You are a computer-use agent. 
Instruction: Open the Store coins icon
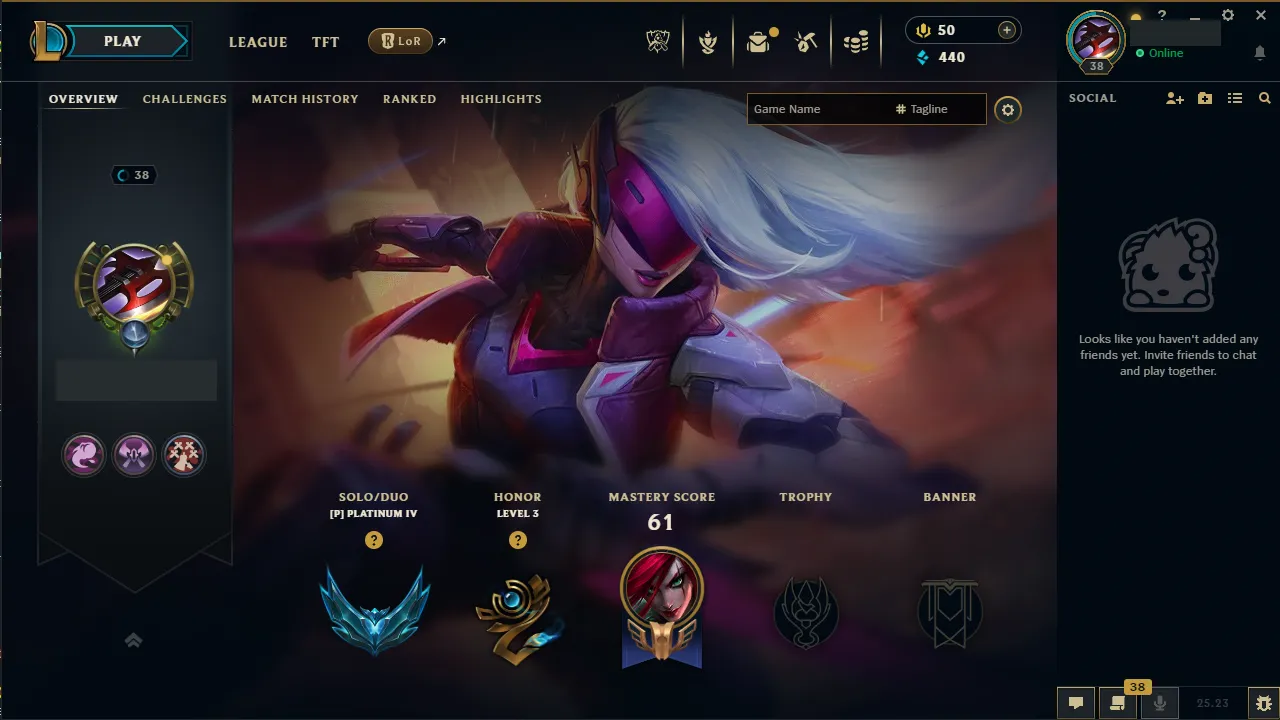click(856, 40)
